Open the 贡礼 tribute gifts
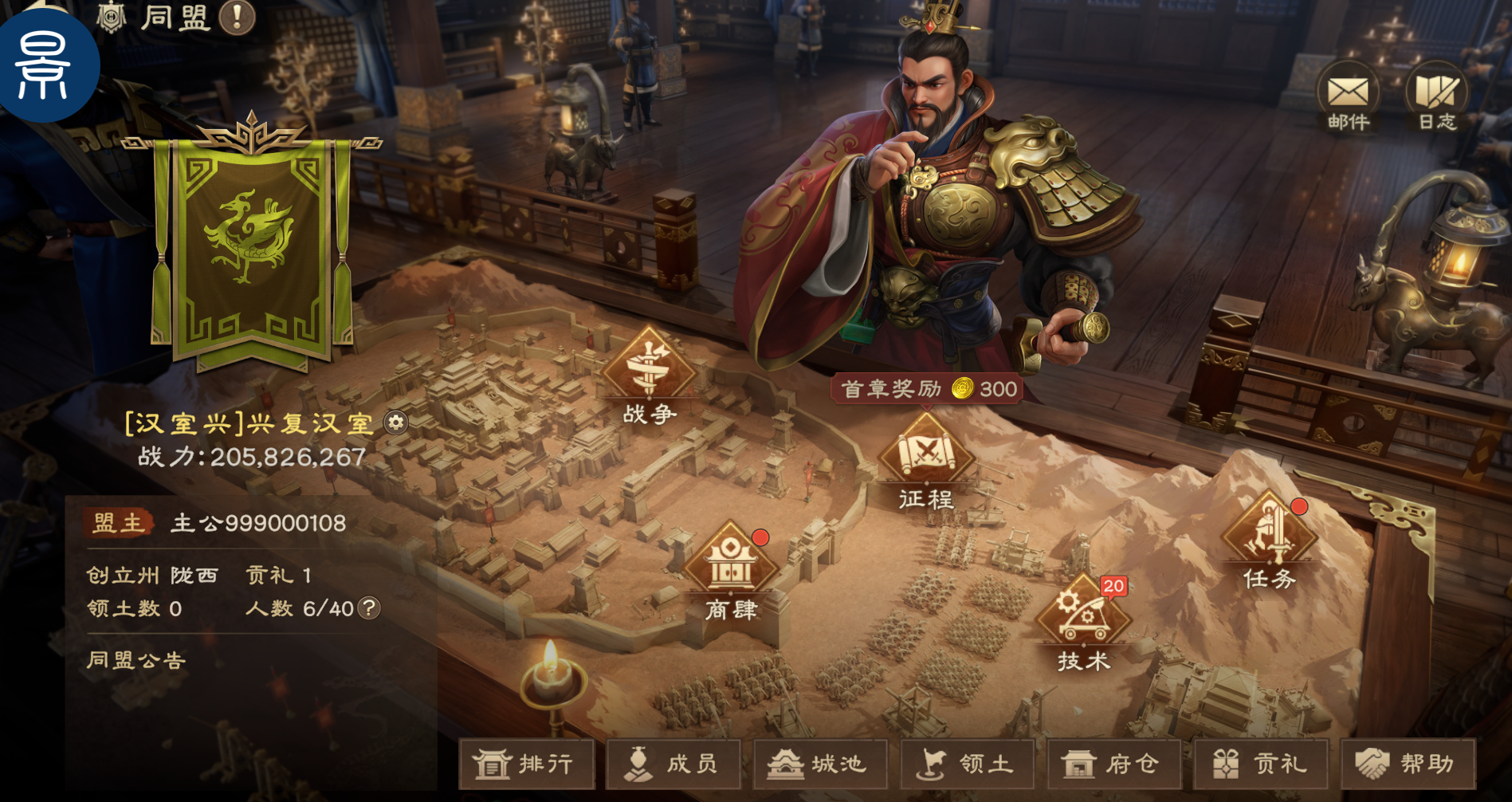The height and width of the screenshot is (802, 1512). click(x=1261, y=764)
